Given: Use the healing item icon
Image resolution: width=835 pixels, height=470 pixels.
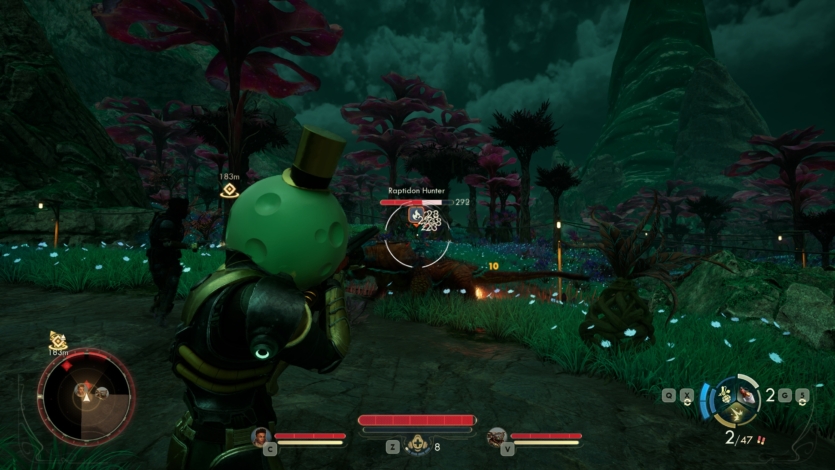Looking at the screenshot, I should (421, 446).
